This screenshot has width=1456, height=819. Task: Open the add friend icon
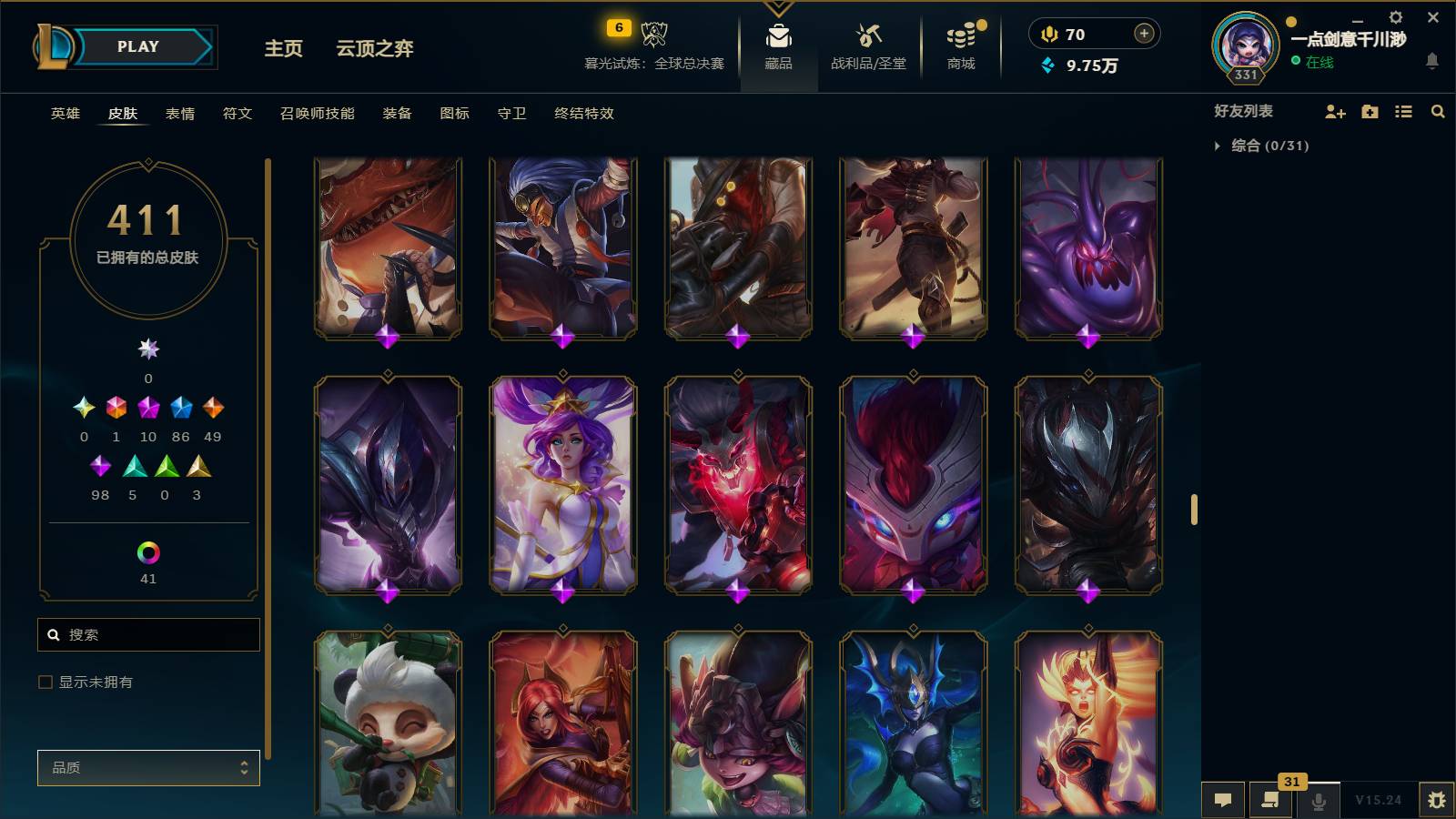[x=1336, y=112]
